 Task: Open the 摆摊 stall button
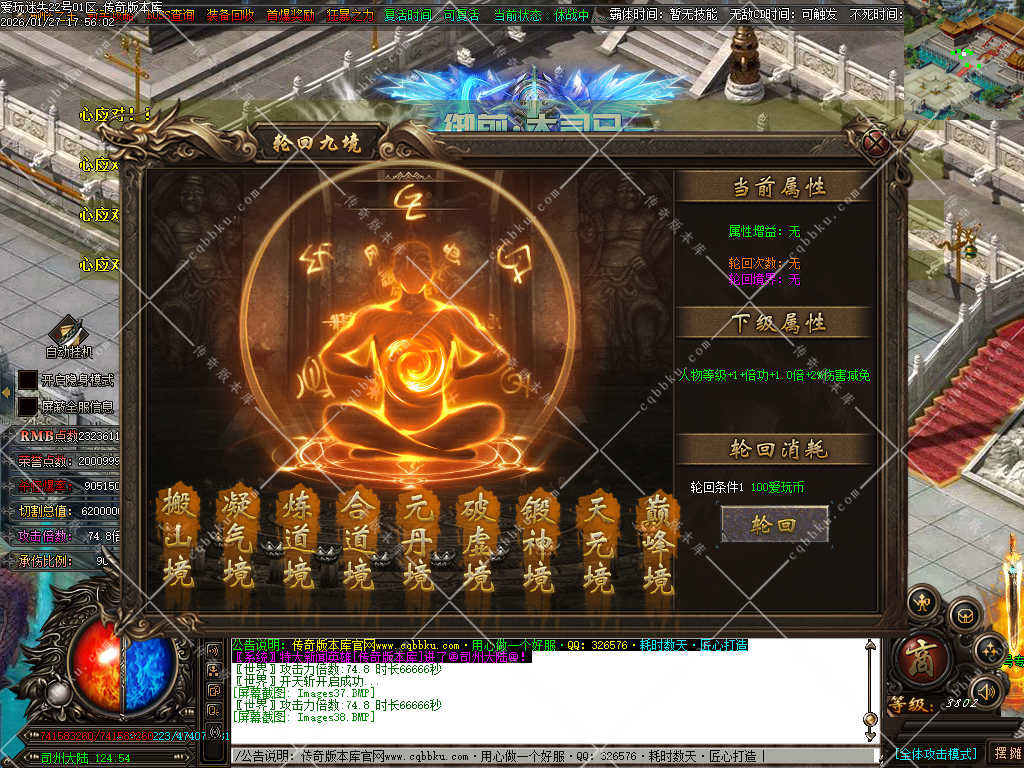(x=1005, y=752)
